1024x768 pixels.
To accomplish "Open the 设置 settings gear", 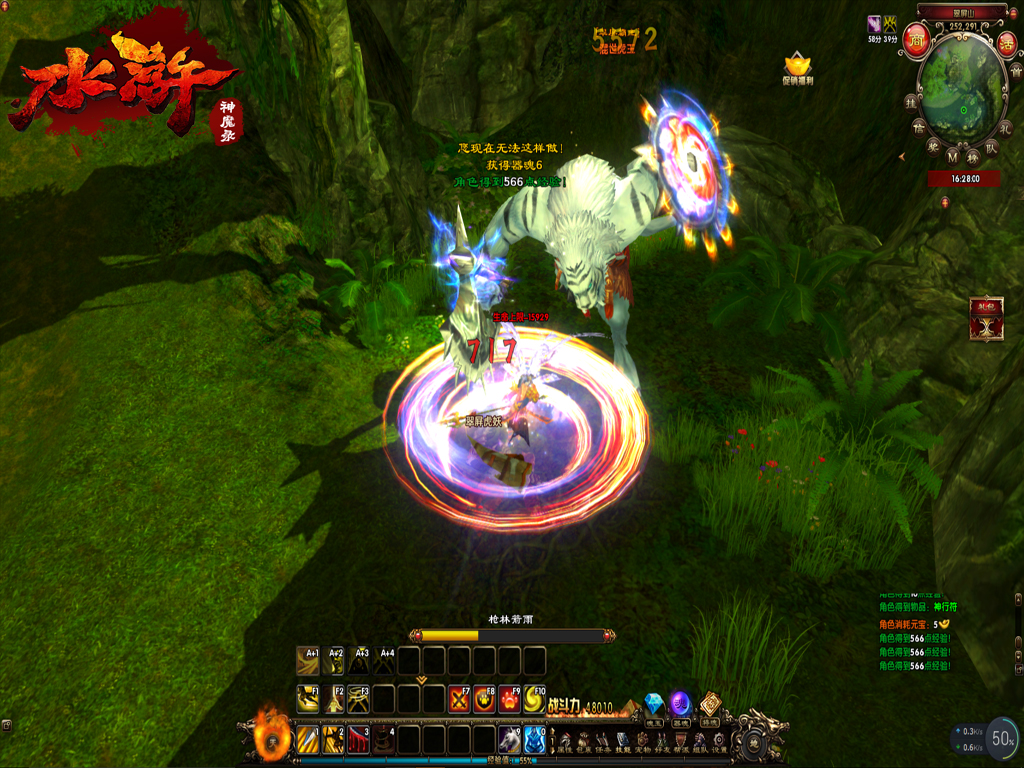I will coord(717,743).
